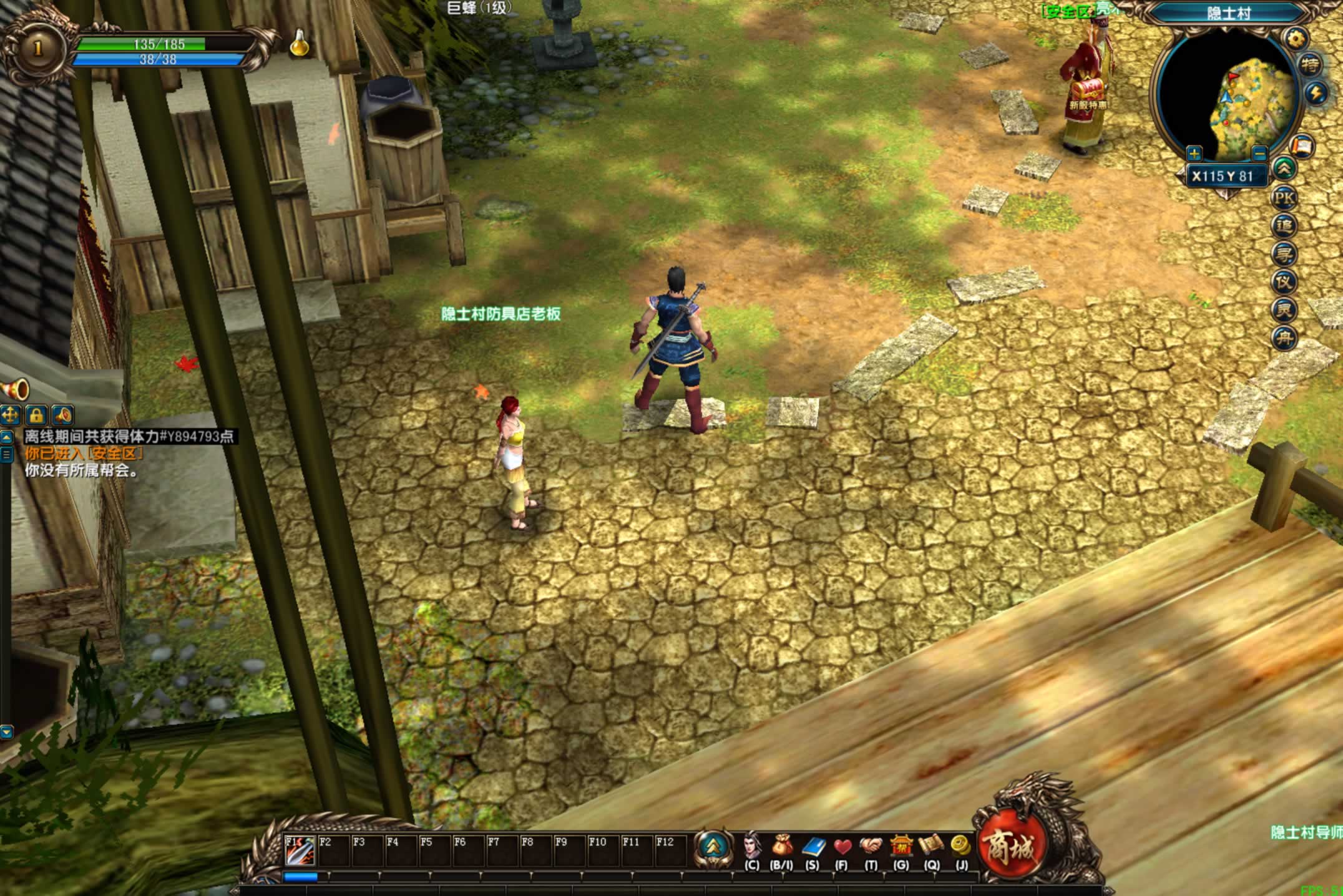
Task: Toggle the chat lock padlock icon
Action: tap(36, 415)
